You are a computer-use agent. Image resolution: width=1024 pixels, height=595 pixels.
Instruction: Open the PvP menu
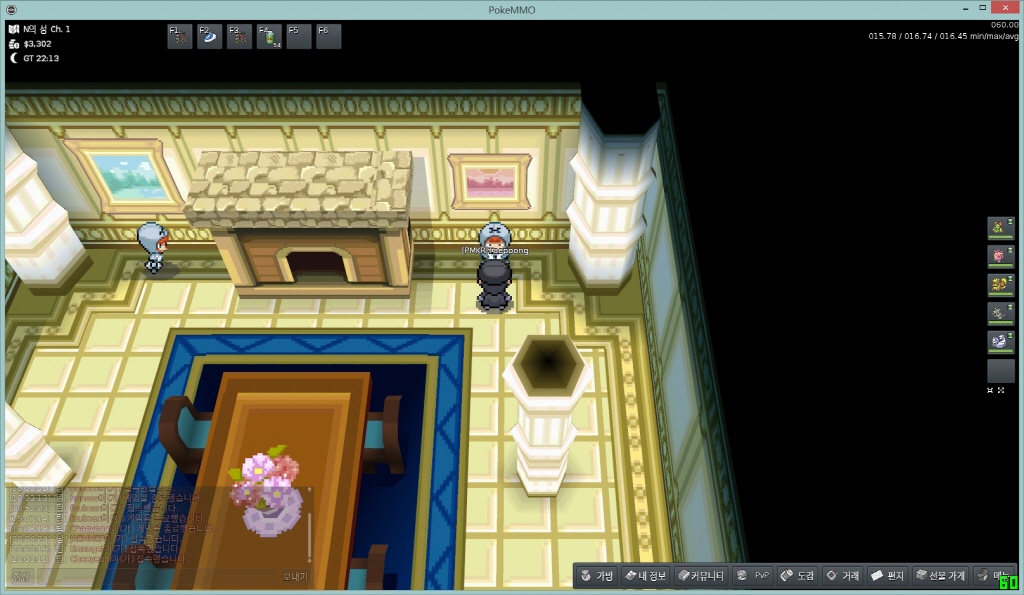[753, 576]
